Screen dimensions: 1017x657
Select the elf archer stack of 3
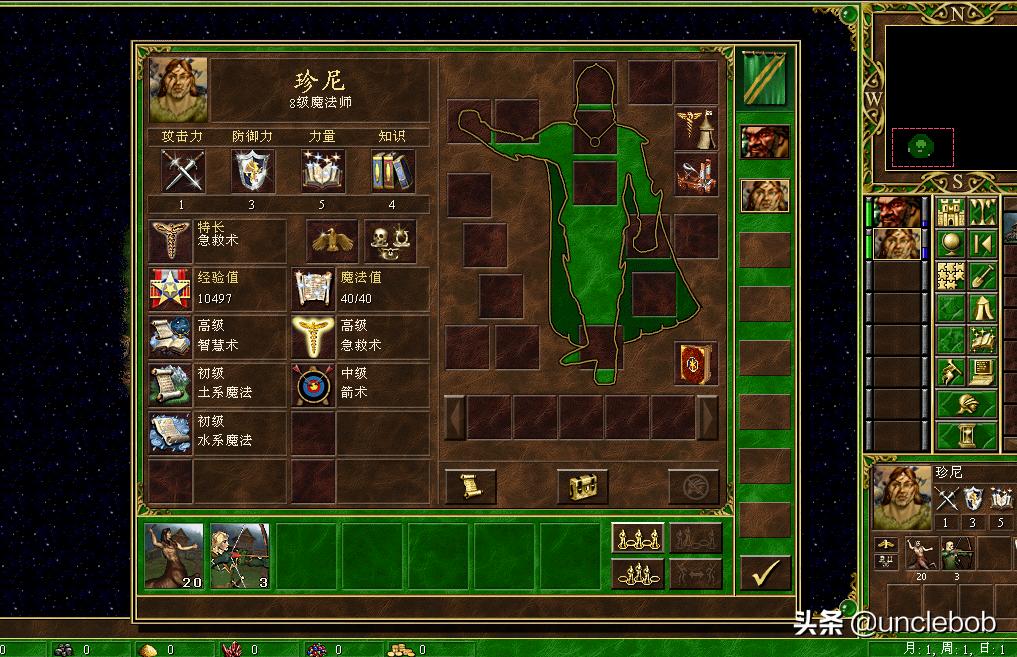[x=240, y=555]
